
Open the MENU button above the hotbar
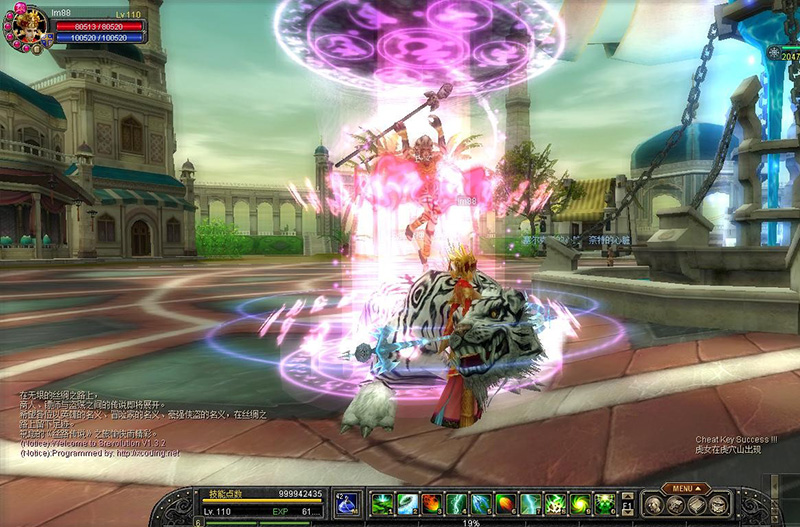click(x=687, y=488)
